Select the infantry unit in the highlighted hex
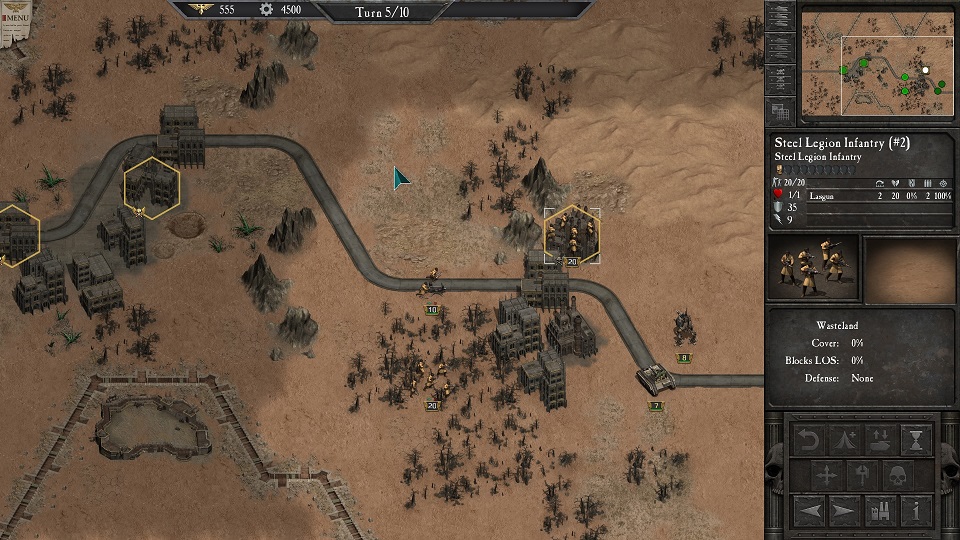Viewport: 960px width, 540px height. [572, 235]
